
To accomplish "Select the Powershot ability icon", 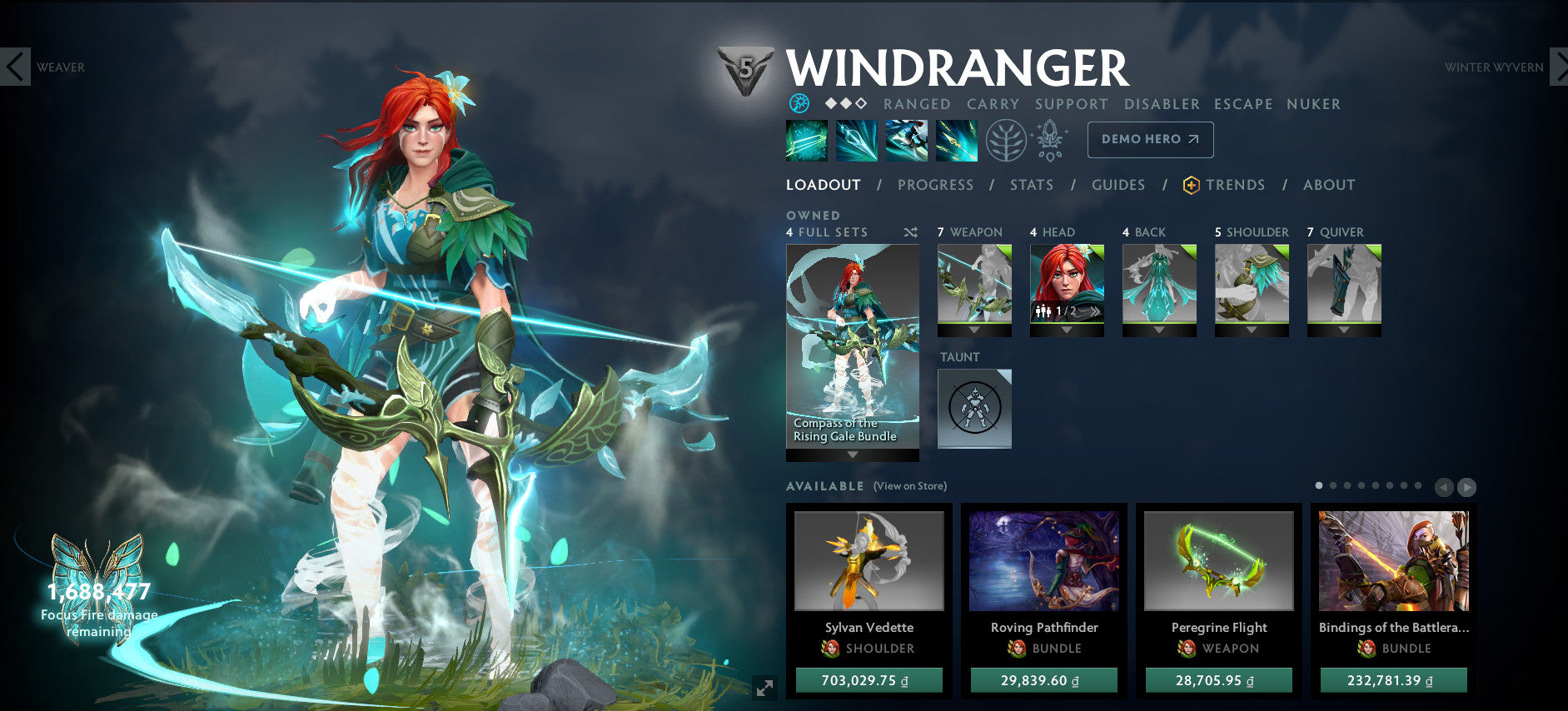I will tap(858, 140).
